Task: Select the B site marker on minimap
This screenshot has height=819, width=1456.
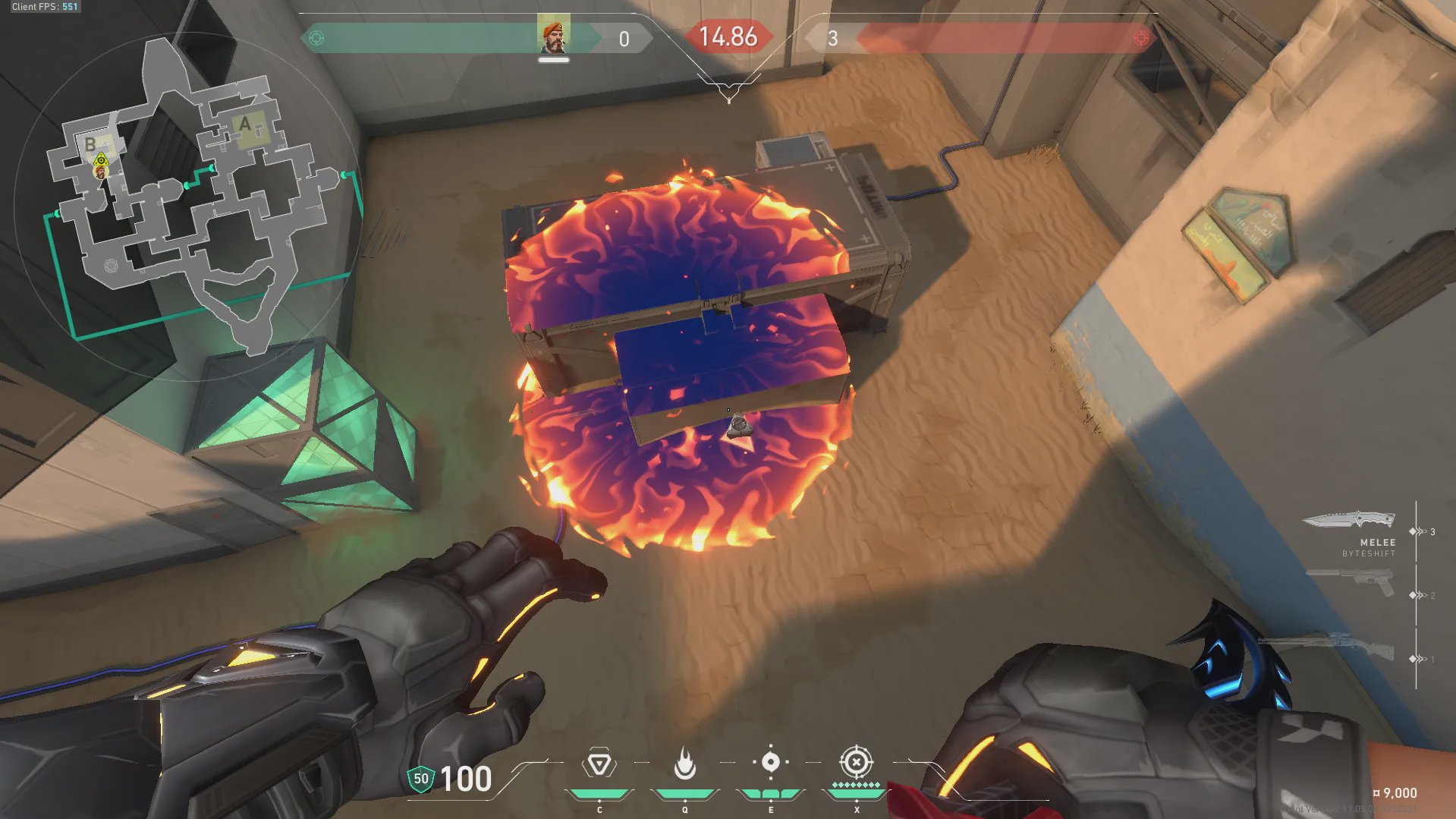Action: click(90, 144)
